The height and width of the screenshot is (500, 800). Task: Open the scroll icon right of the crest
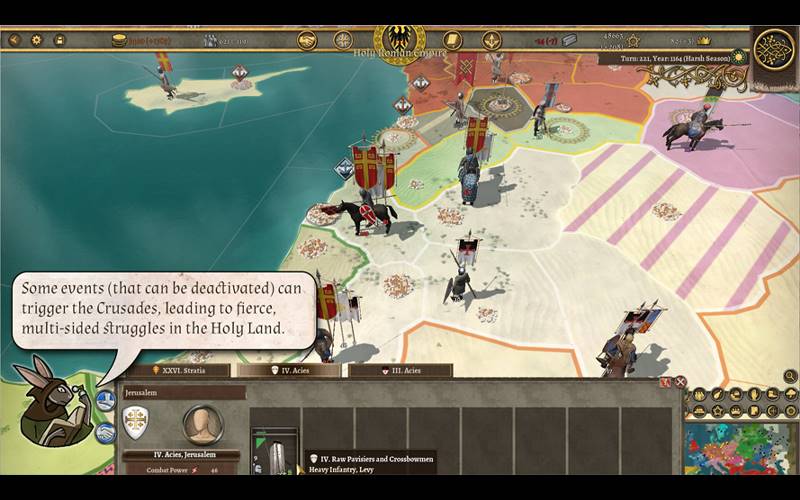[x=452, y=40]
